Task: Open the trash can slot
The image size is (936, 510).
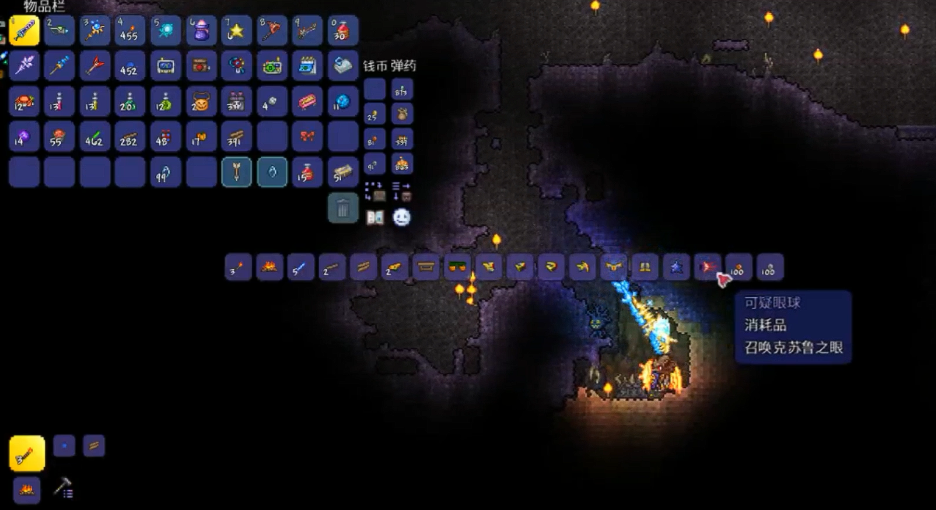Action: [343, 207]
